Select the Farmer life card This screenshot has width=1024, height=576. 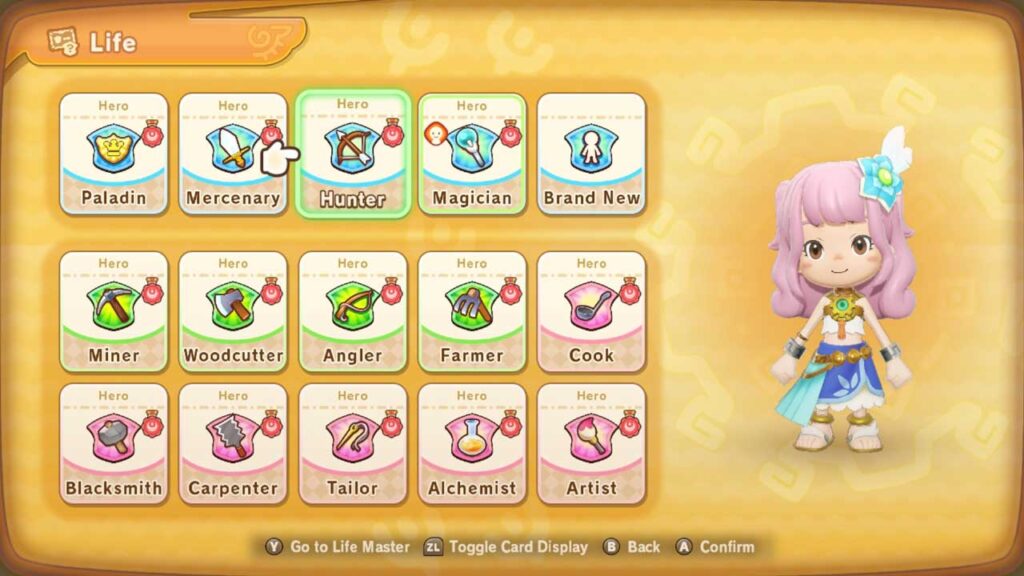(x=472, y=311)
